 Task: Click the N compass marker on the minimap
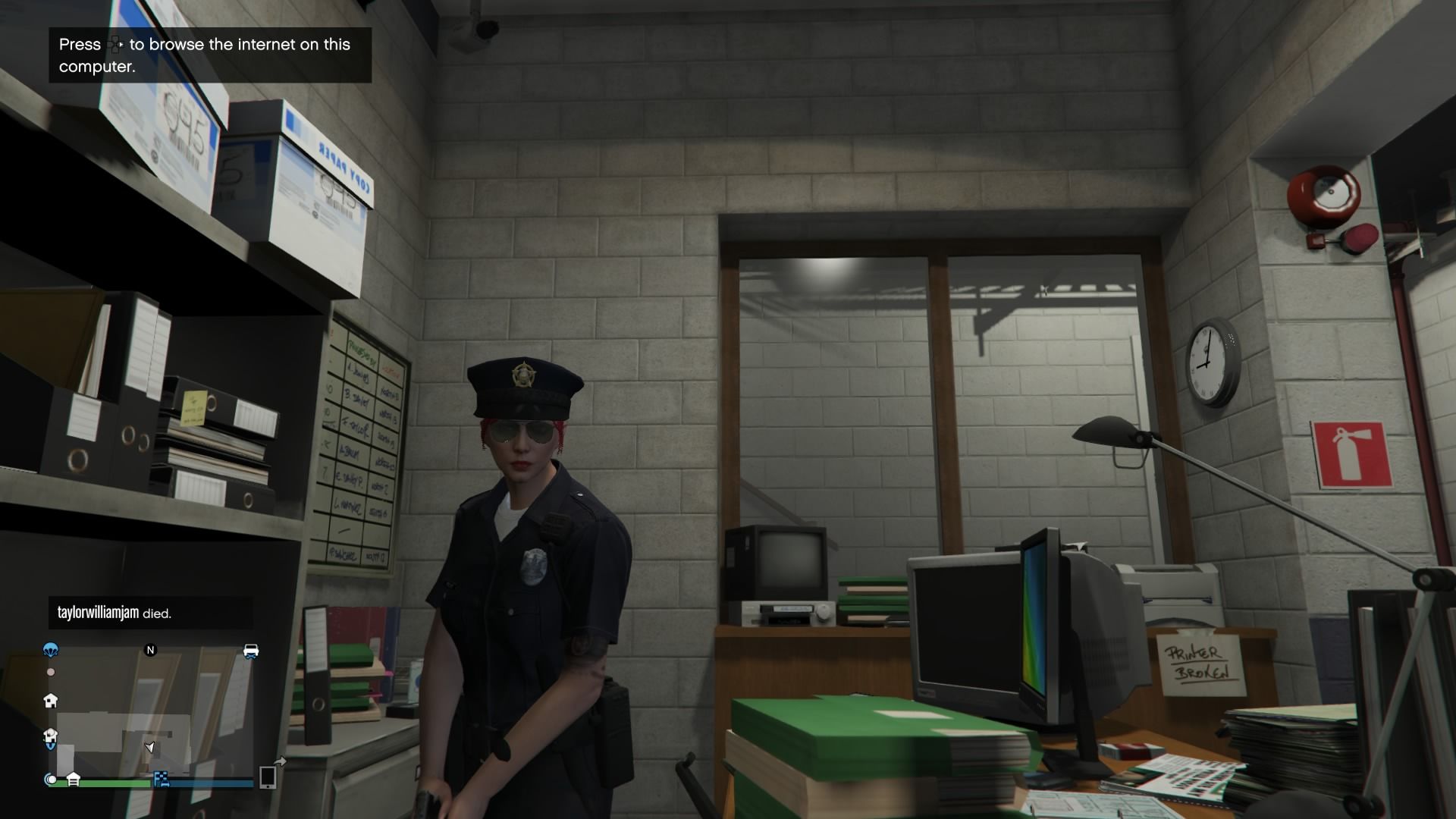[x=150, y=650]
